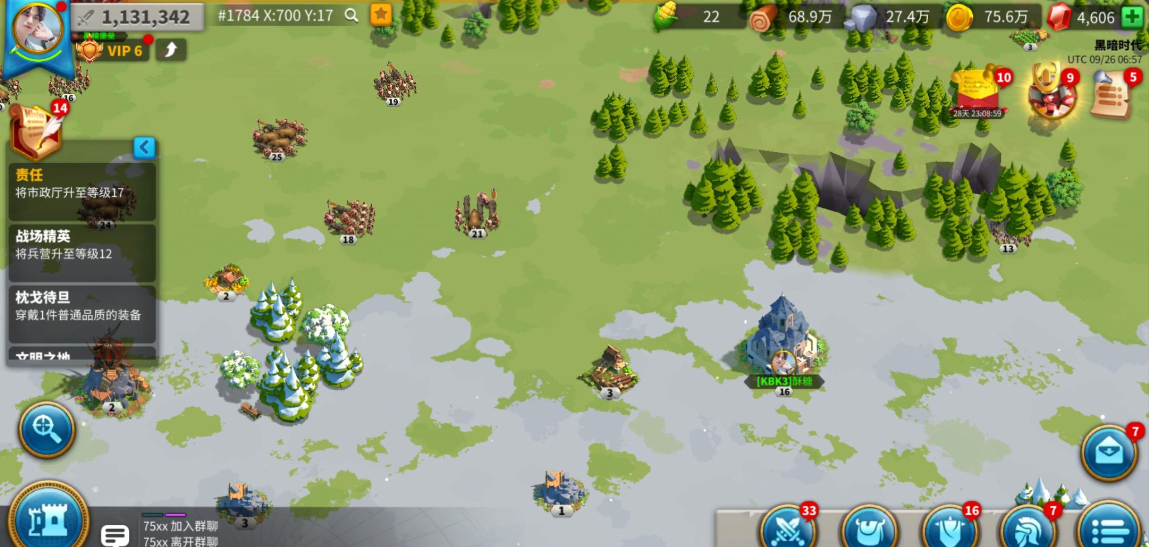The image size is (1149, 547).
Task: Open the quest scroll with quill icon
Action: click(36, 130)
